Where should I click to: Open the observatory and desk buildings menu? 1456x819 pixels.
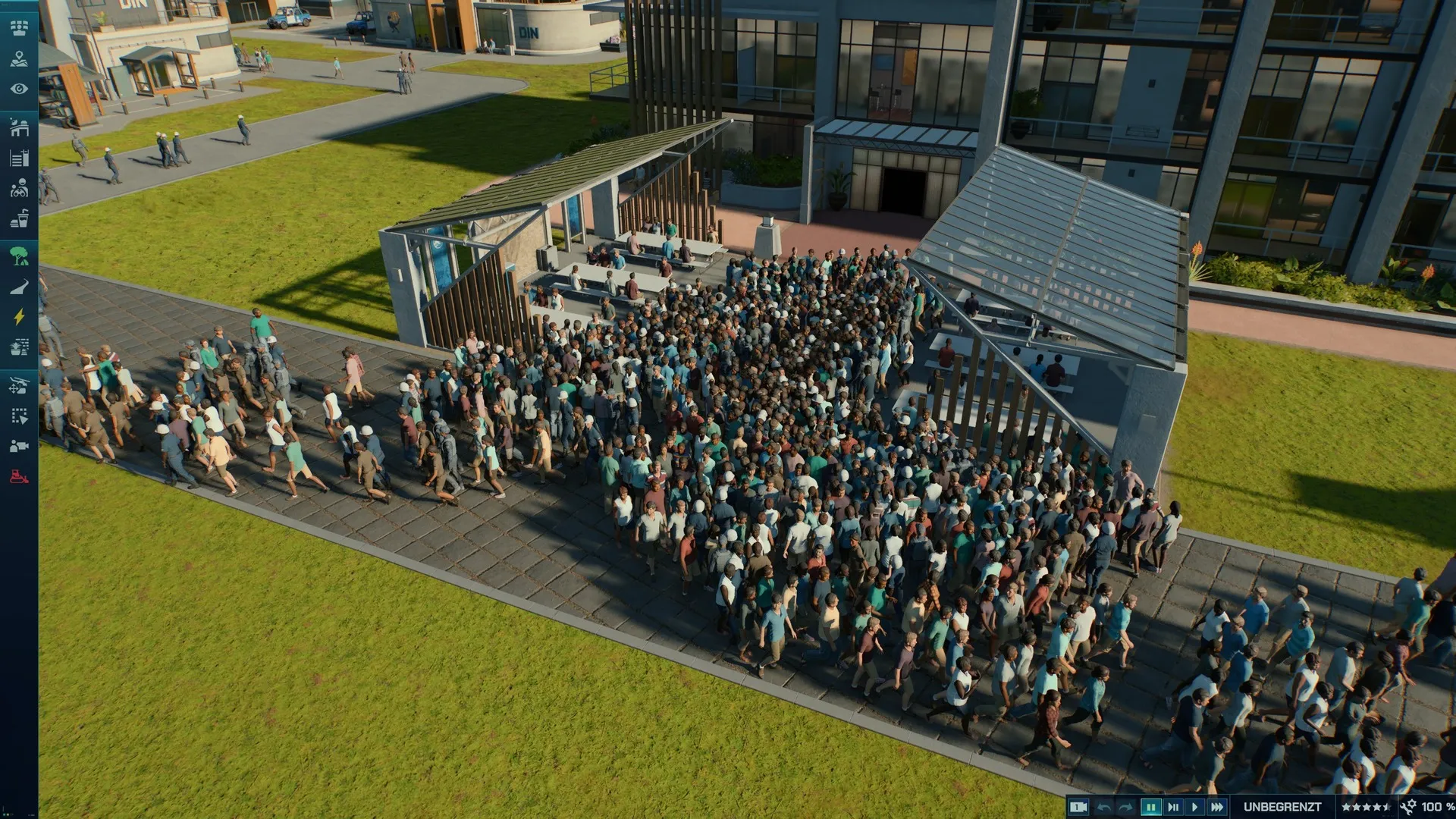(19, 127)
